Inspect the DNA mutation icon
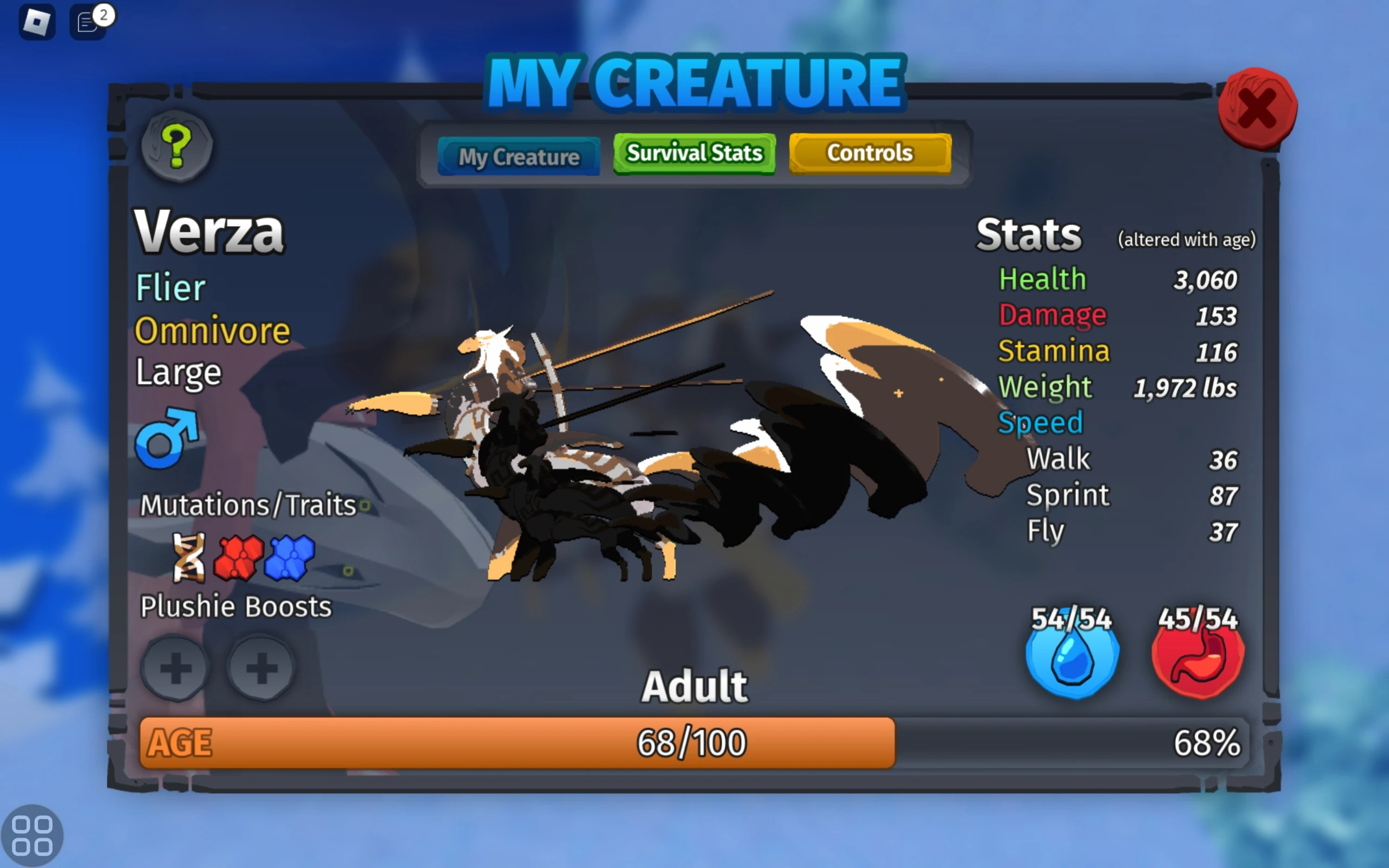 189,558
